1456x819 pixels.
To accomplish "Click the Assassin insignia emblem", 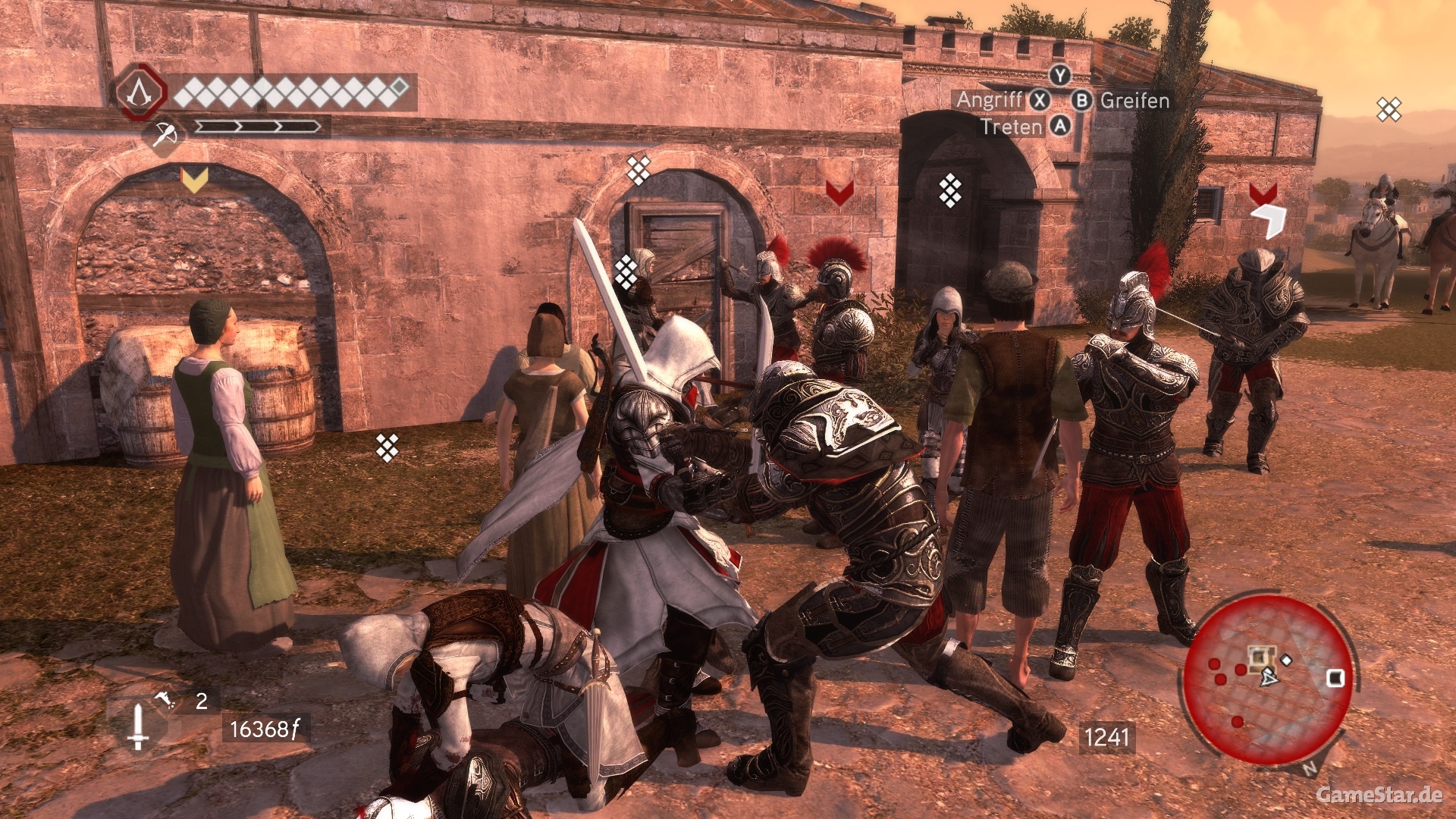I will point(138,93).
